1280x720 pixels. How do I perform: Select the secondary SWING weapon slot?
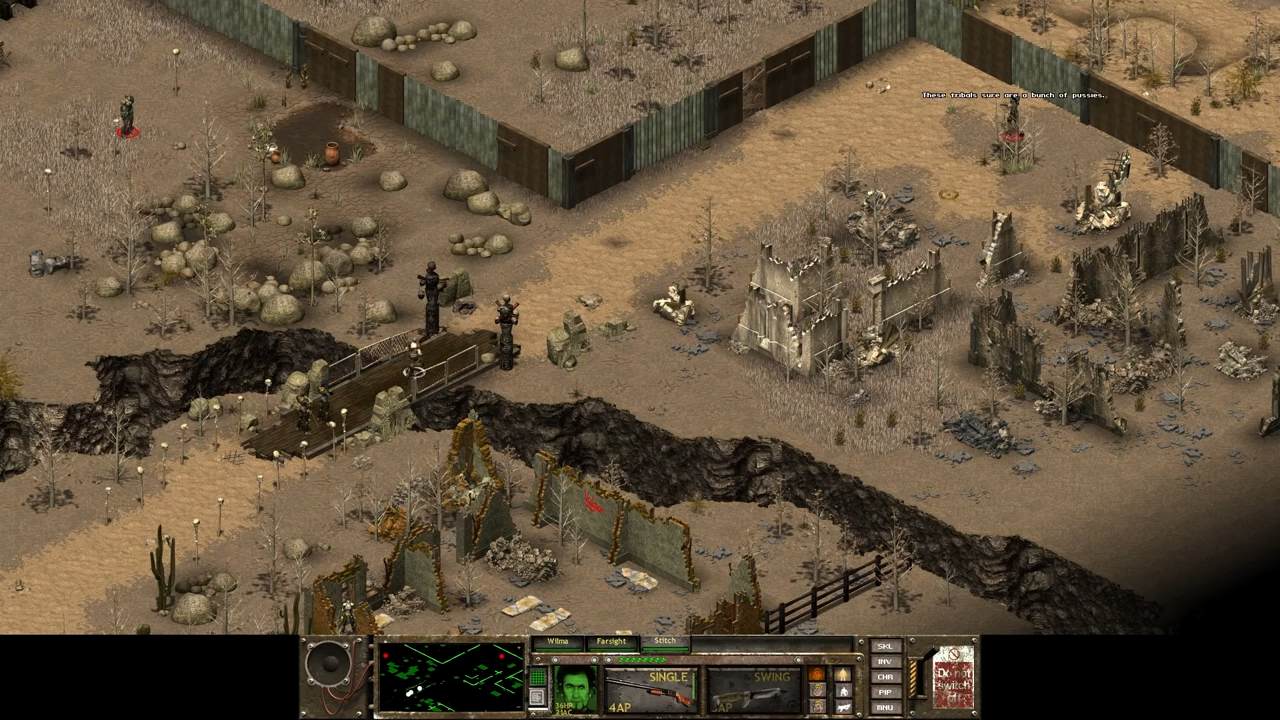click(x=753, y=690)
